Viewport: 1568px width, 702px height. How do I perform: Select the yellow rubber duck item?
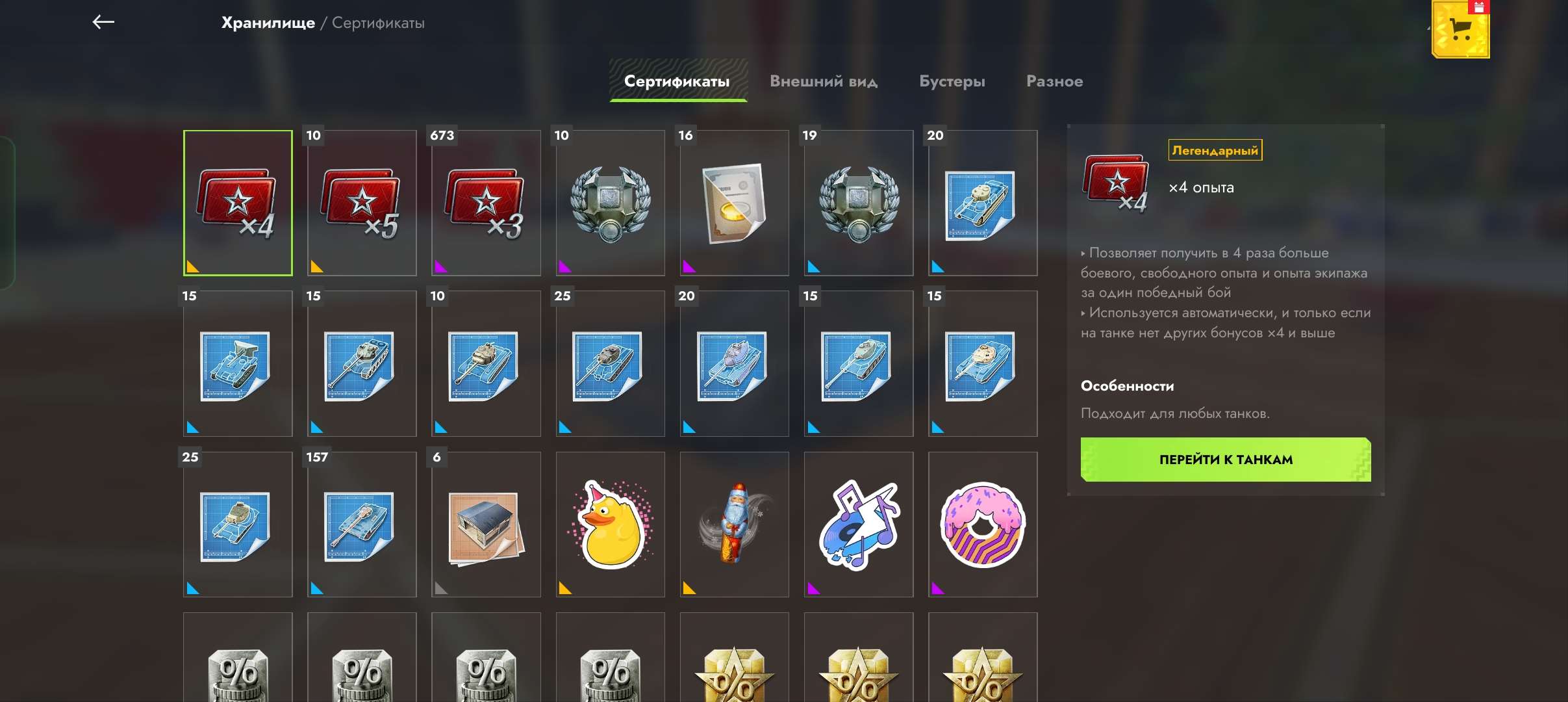(610, 525)
